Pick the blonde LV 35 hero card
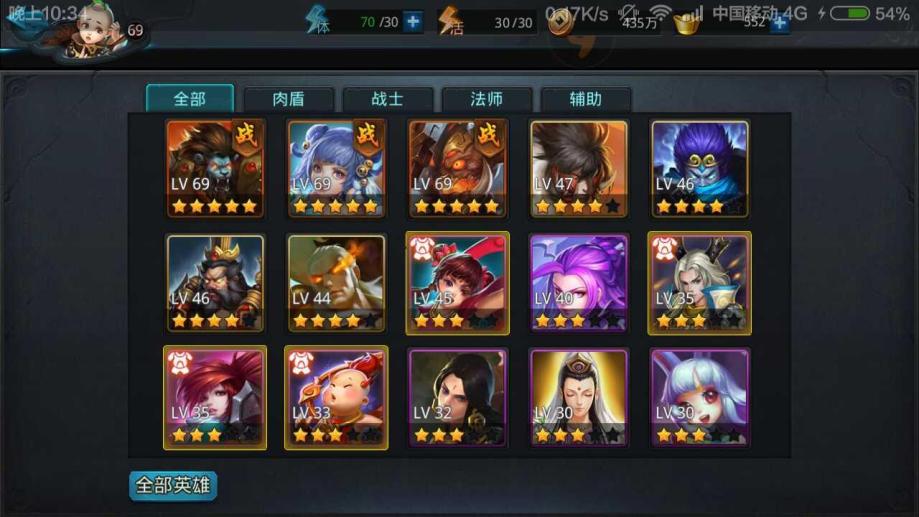Screen dimensions: 919x517 pyautogui.click(x=700, y=283)
